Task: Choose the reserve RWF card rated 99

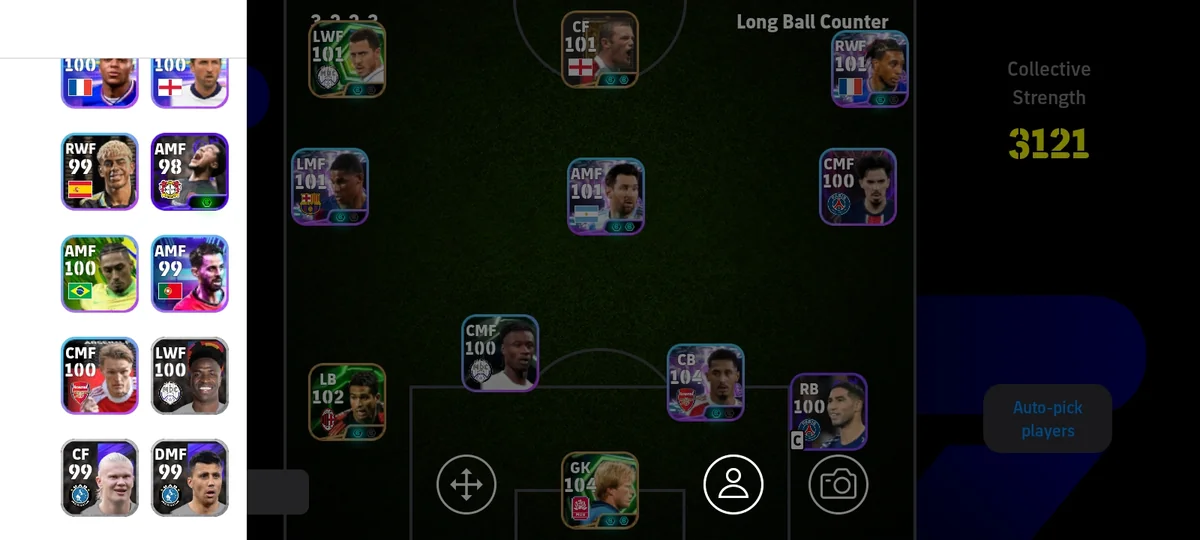Action: [99, 171]
